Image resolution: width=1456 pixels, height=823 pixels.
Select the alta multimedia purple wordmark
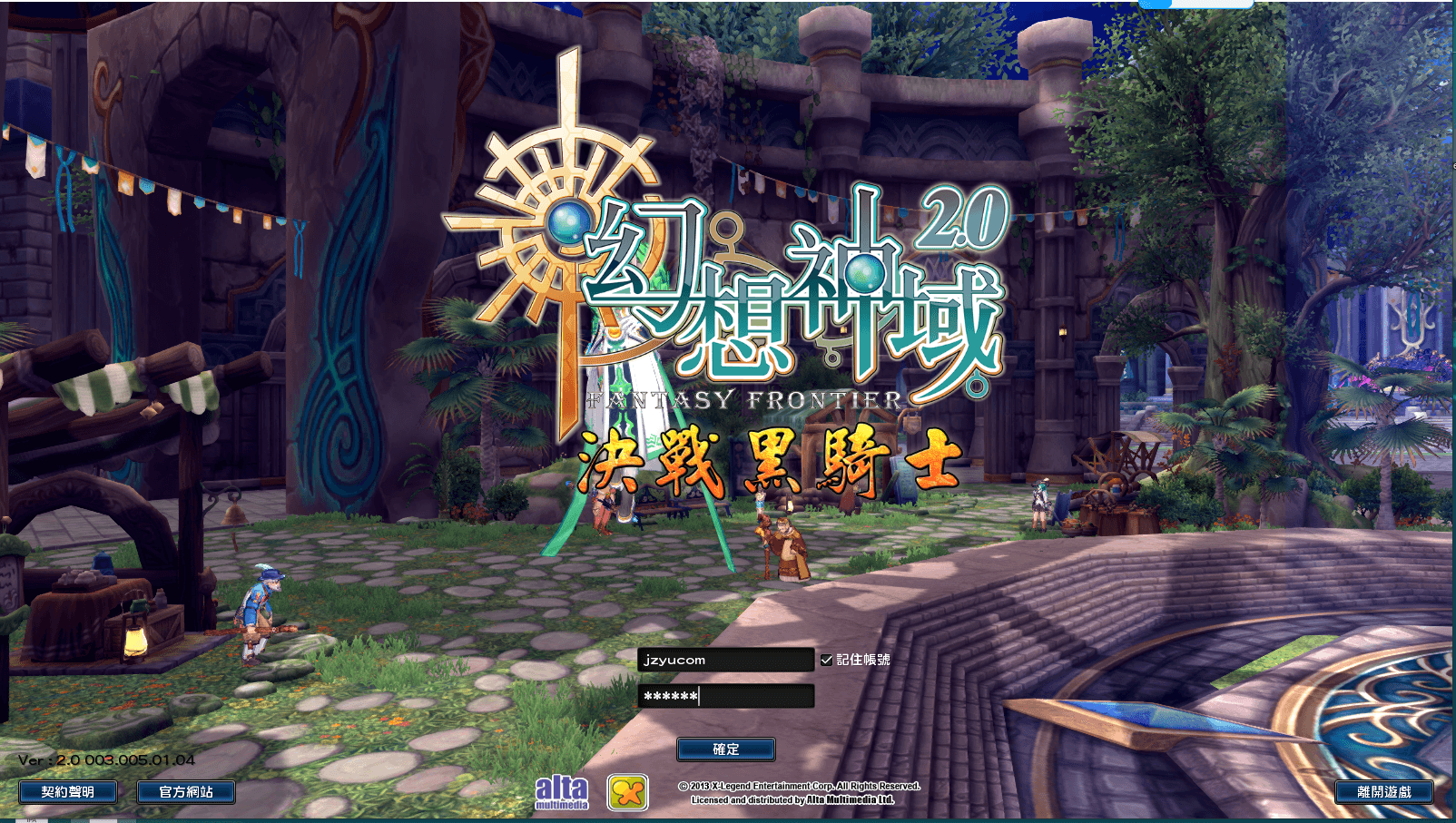point(563,792)
